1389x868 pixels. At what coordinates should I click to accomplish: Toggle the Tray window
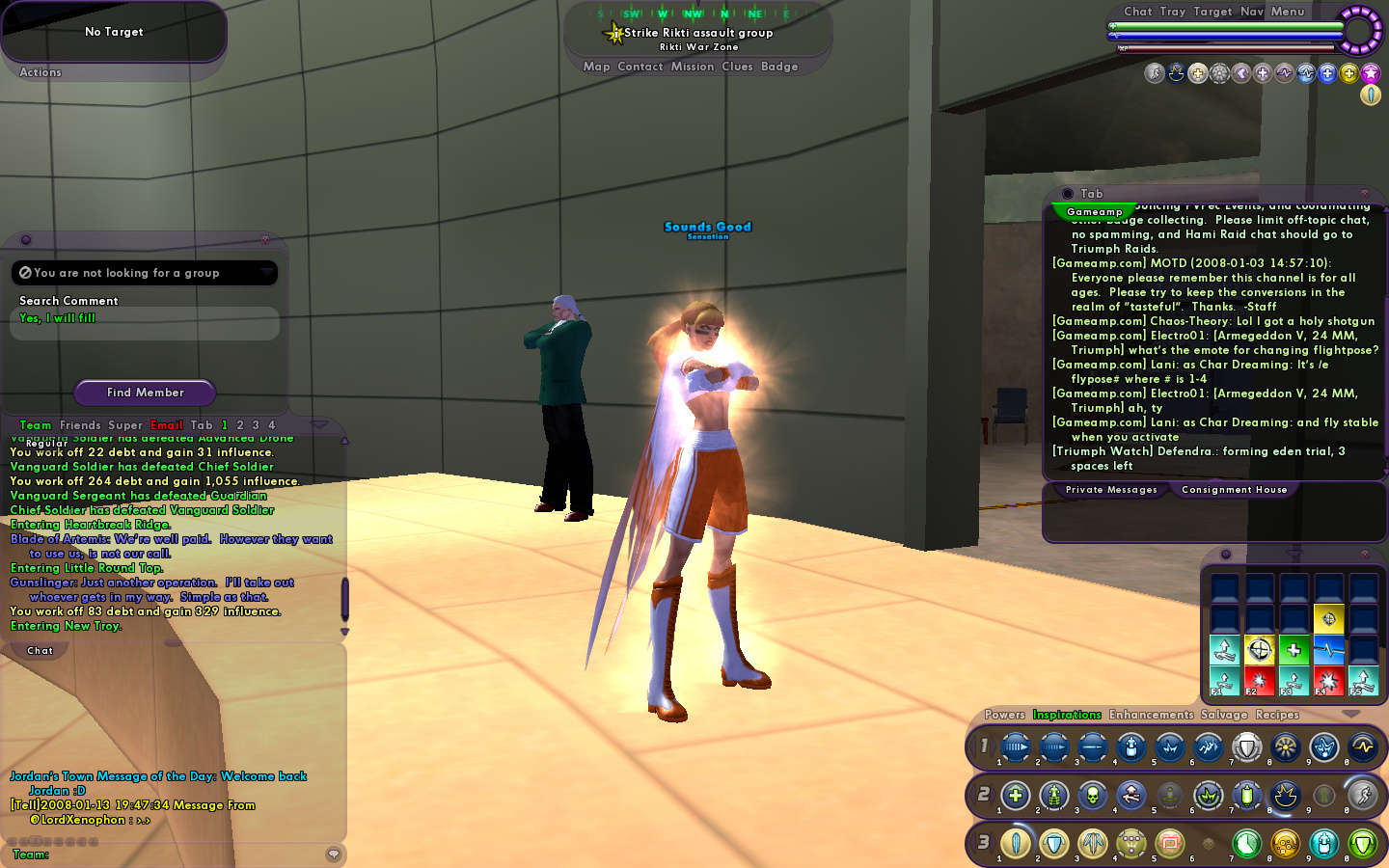pyautogui.click(x=1173, y=12)
